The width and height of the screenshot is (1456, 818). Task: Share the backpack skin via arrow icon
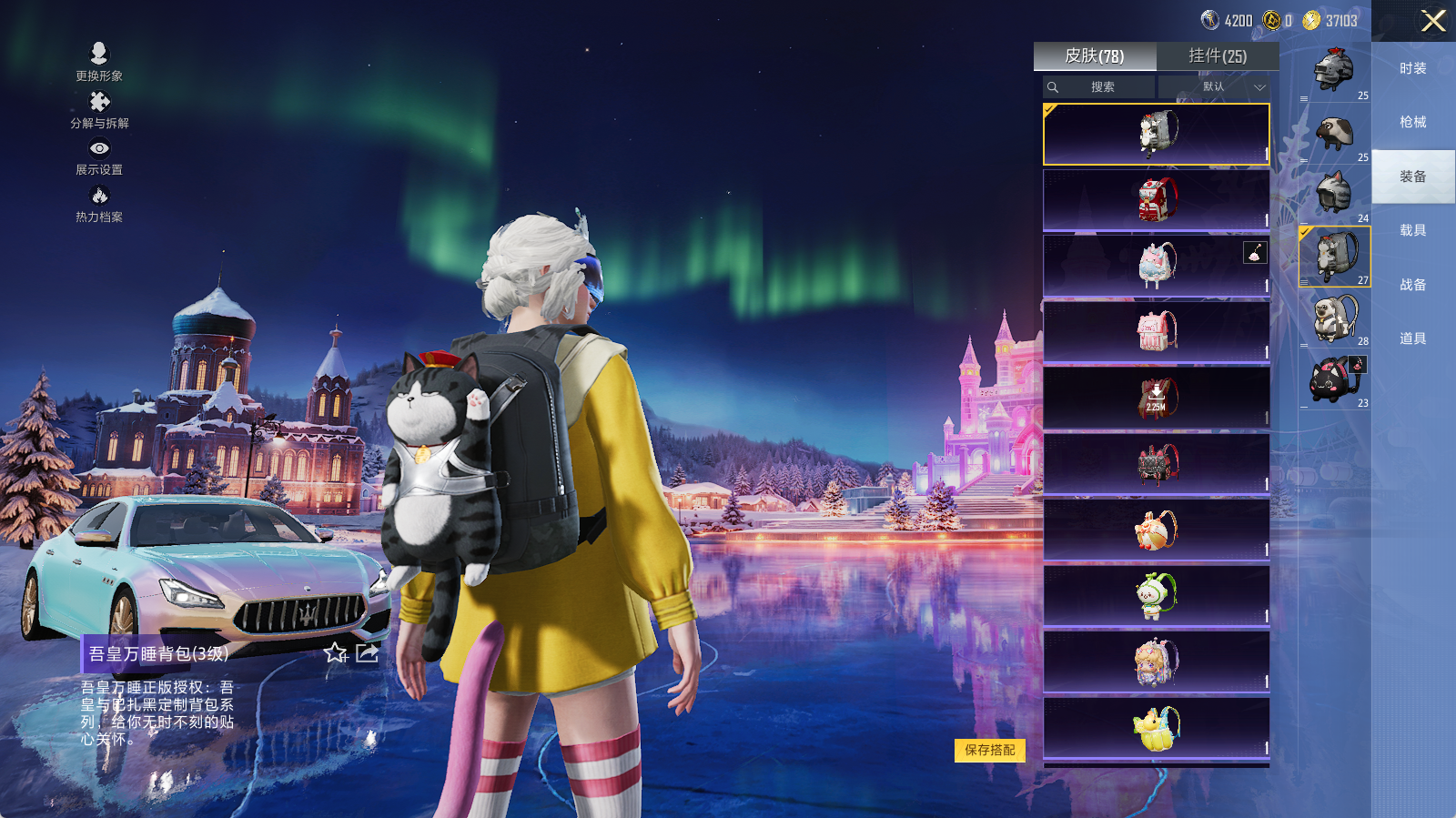pyautogui.click(x=367, y=652)
